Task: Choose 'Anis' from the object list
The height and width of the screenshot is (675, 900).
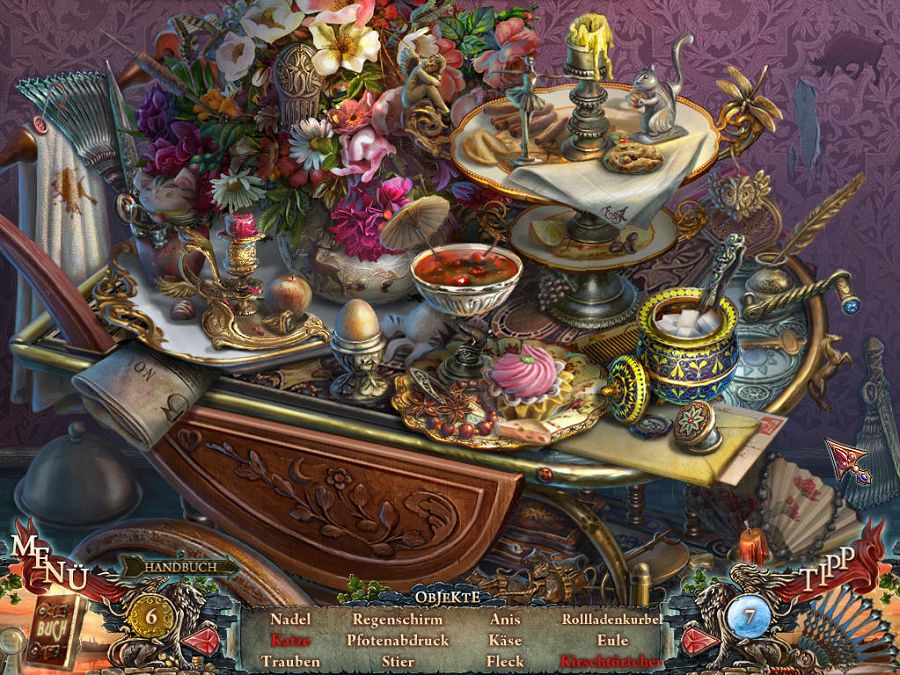Action: tap(505, 620)
